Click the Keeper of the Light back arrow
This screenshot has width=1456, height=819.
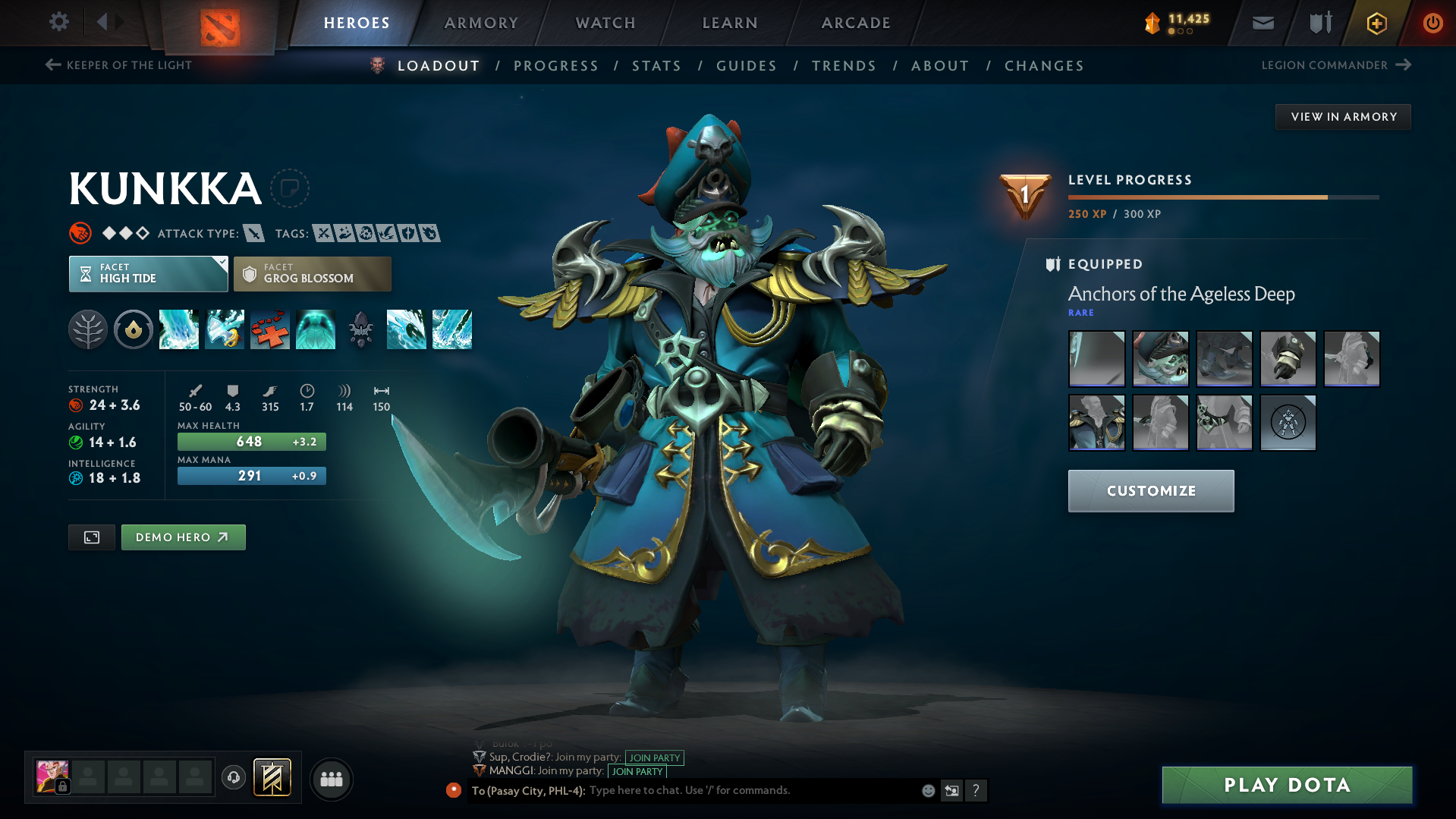[52, 65]
